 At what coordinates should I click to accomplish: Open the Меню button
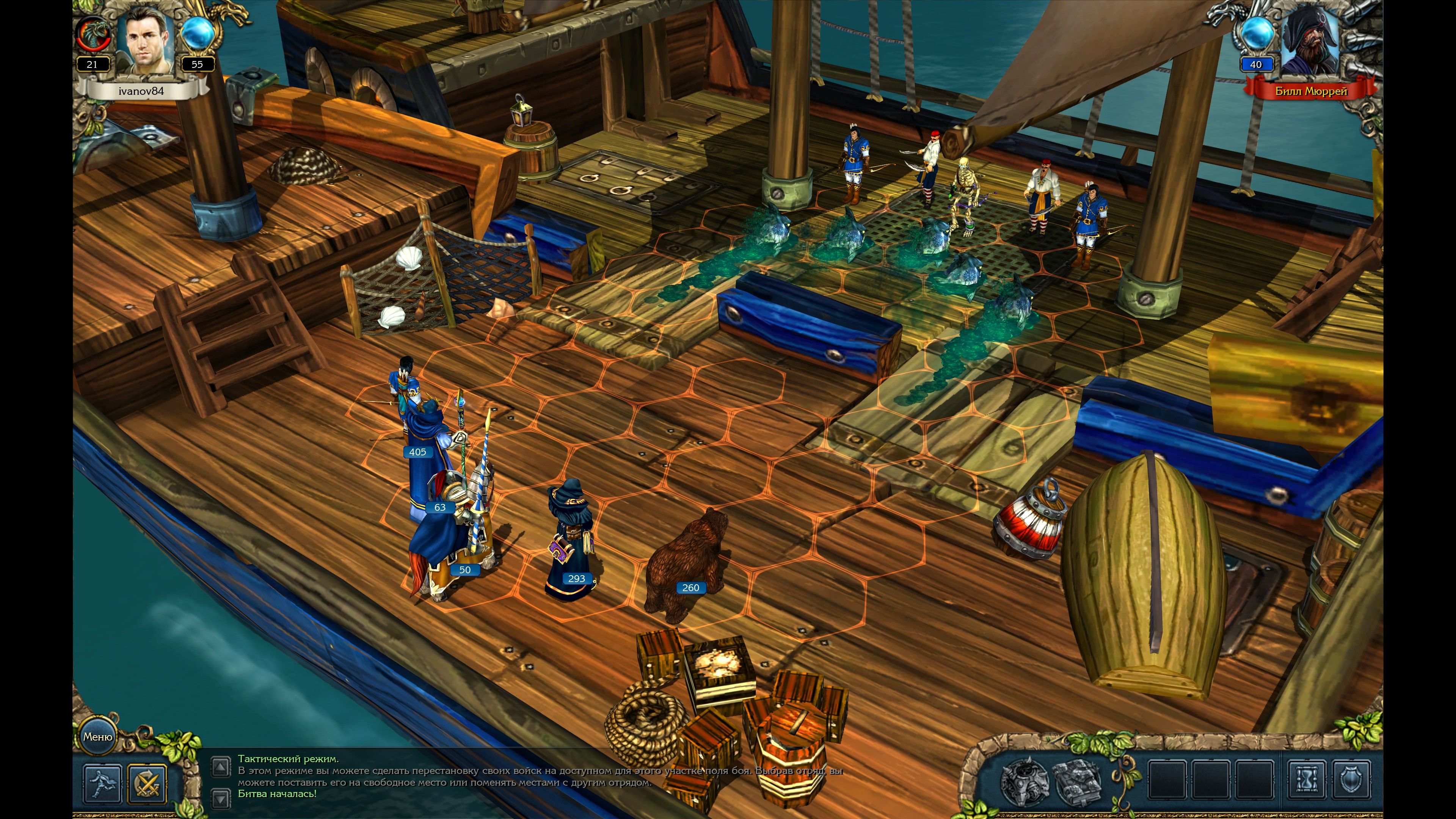[97, 736]
